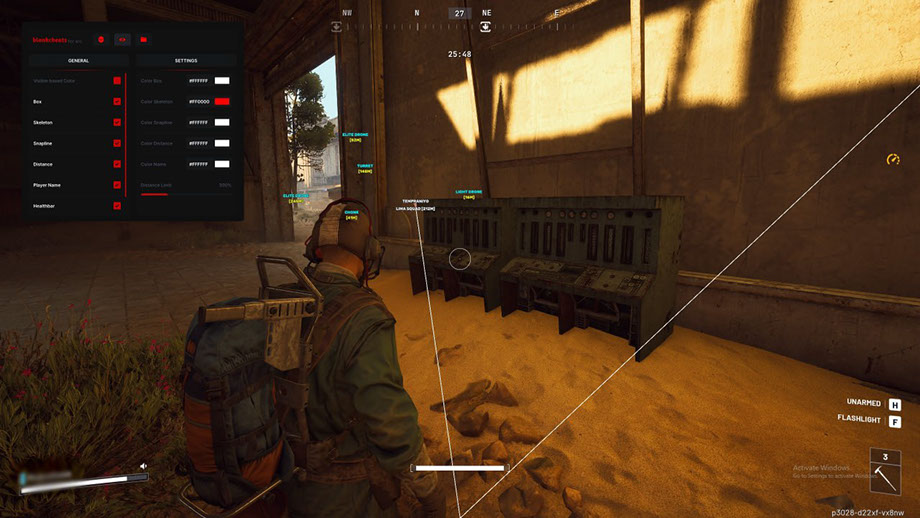Screen dimensions: 920x518
Task: Pick the Color Box white swatch
Action: (222, 80)
